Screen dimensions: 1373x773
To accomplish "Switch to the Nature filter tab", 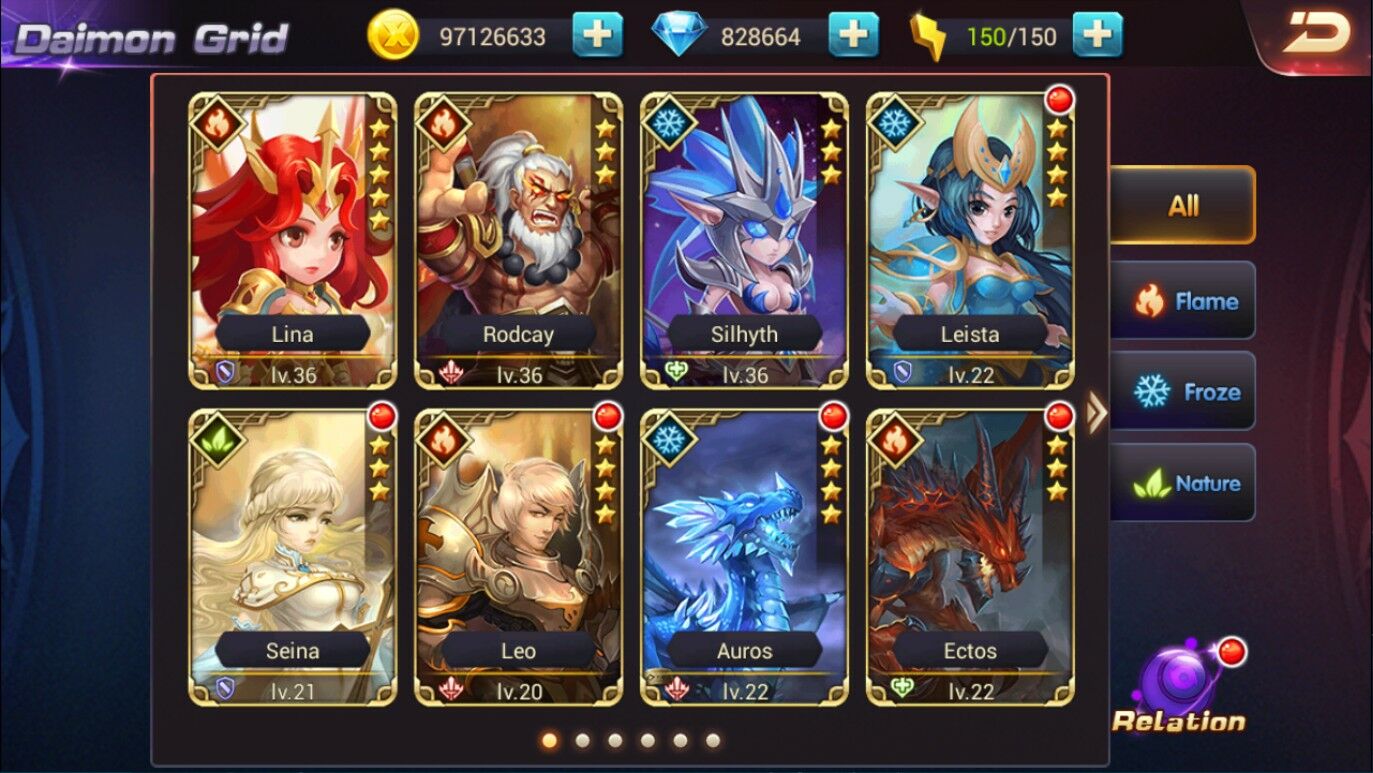I will coord(1183,484).
